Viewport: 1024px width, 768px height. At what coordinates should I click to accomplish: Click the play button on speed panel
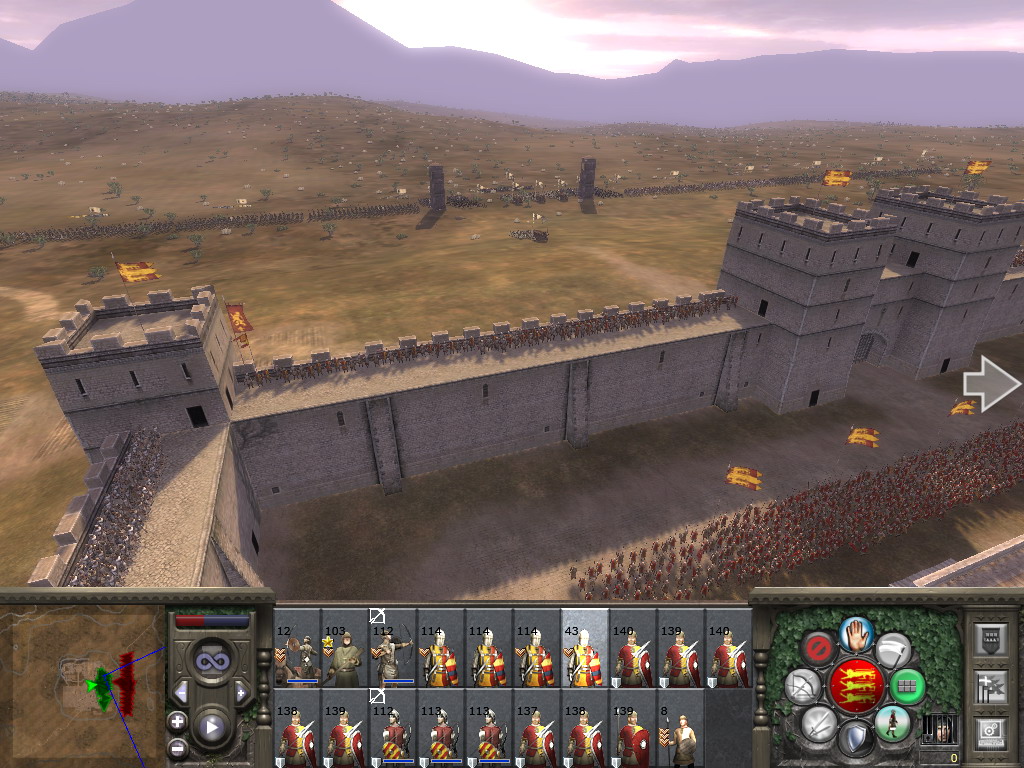pyautogui.click(x=211, y=727)
